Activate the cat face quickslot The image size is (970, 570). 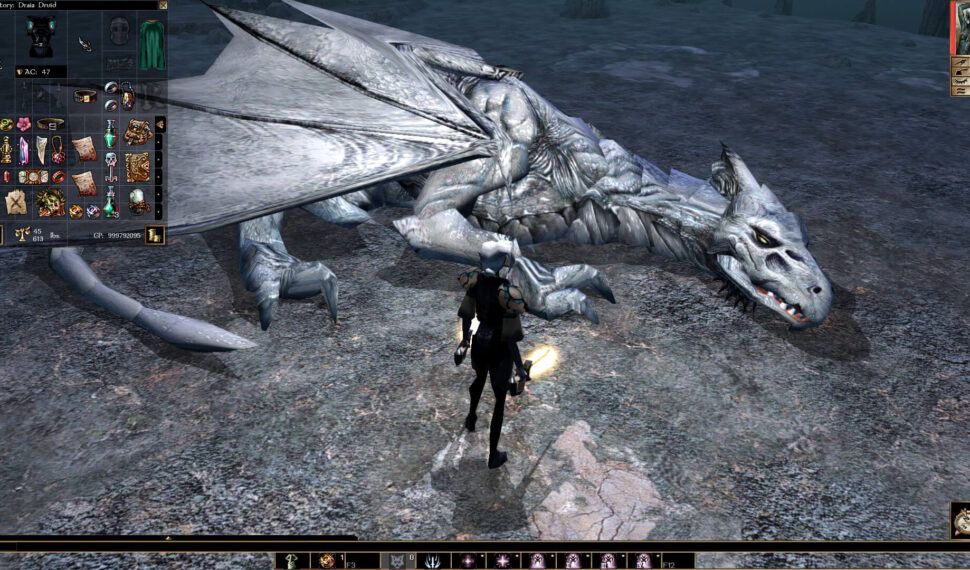398,561
